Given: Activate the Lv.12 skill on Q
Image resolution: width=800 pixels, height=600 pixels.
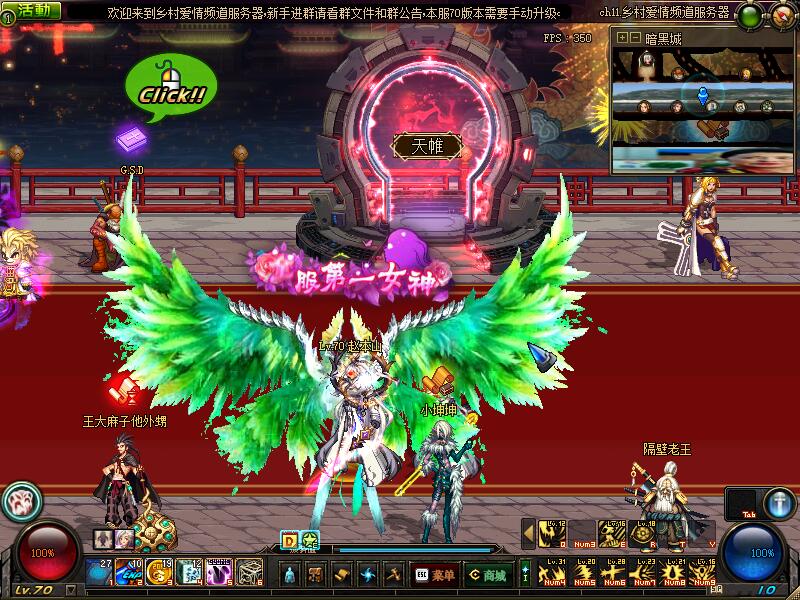Looking at the screenshot, I should tap(552, 533).
